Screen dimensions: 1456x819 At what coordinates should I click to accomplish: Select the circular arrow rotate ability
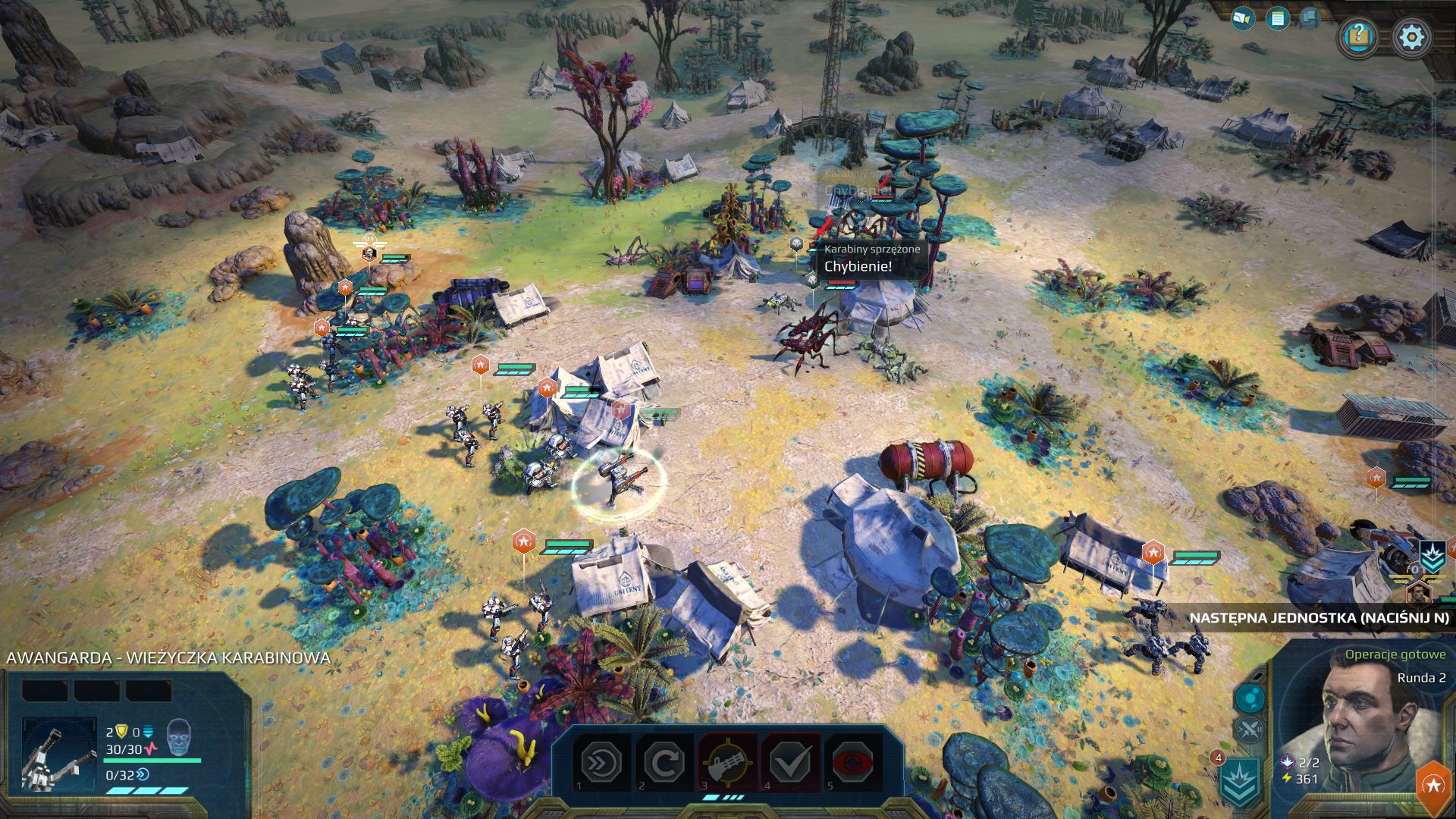pyautogui.click(x=664, y=763)
